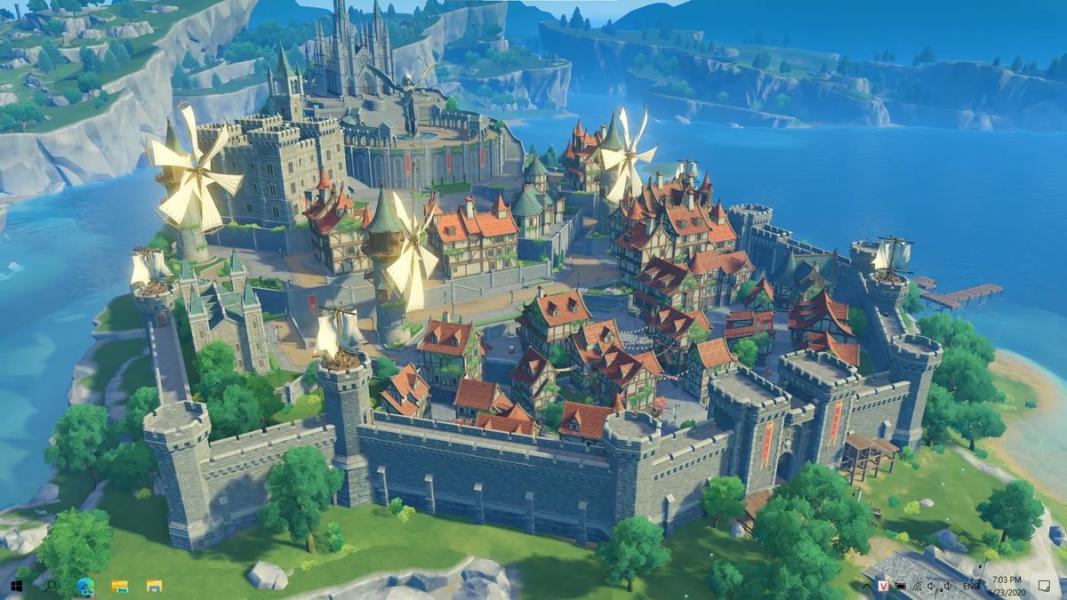Open the Windows notification center
Viewport: 1067px width, 600px height.
1044,585
